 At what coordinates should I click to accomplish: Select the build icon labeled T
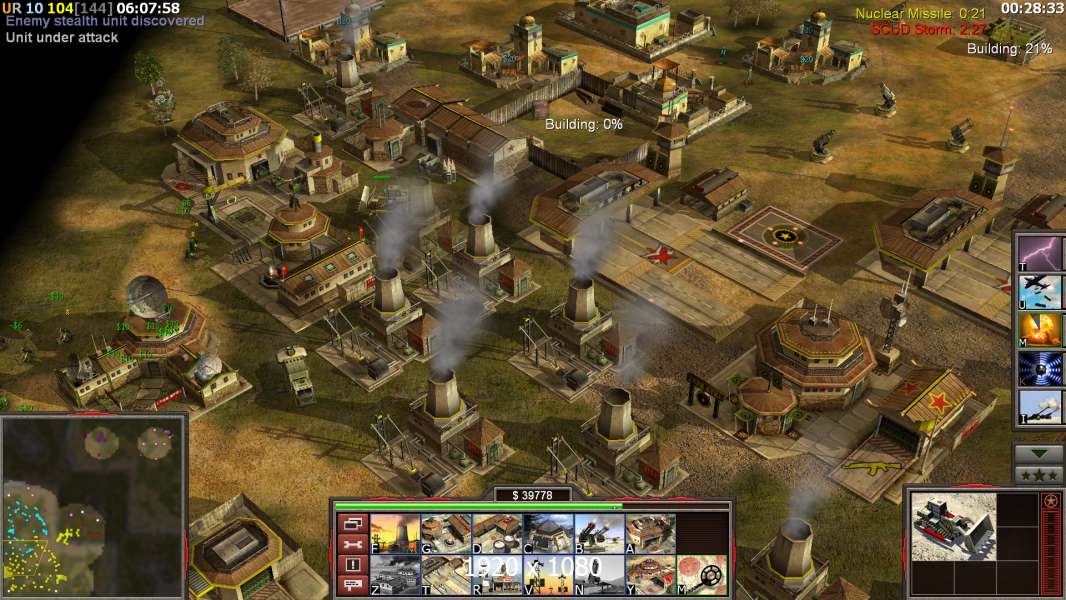pos(446,575)
